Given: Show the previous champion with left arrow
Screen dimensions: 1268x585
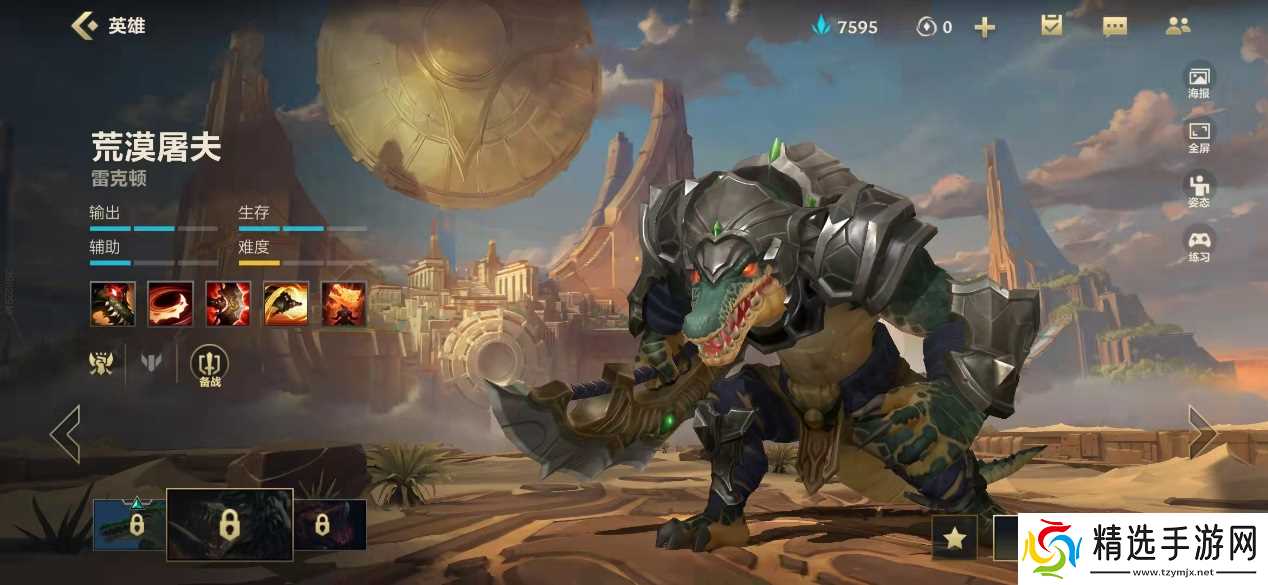Looking at the screenshot, I should coord(65,433).
